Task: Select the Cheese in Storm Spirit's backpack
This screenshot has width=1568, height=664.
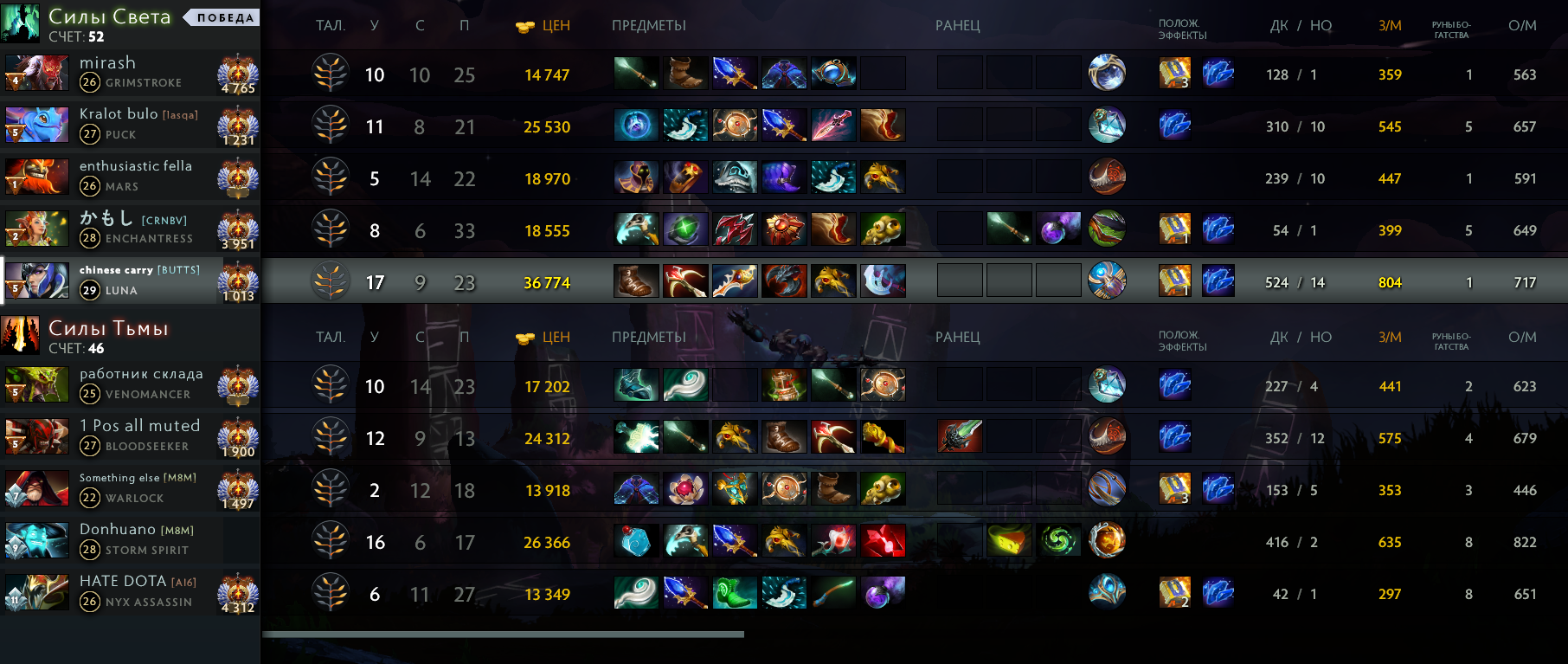Action: [x=1009, y=542]
